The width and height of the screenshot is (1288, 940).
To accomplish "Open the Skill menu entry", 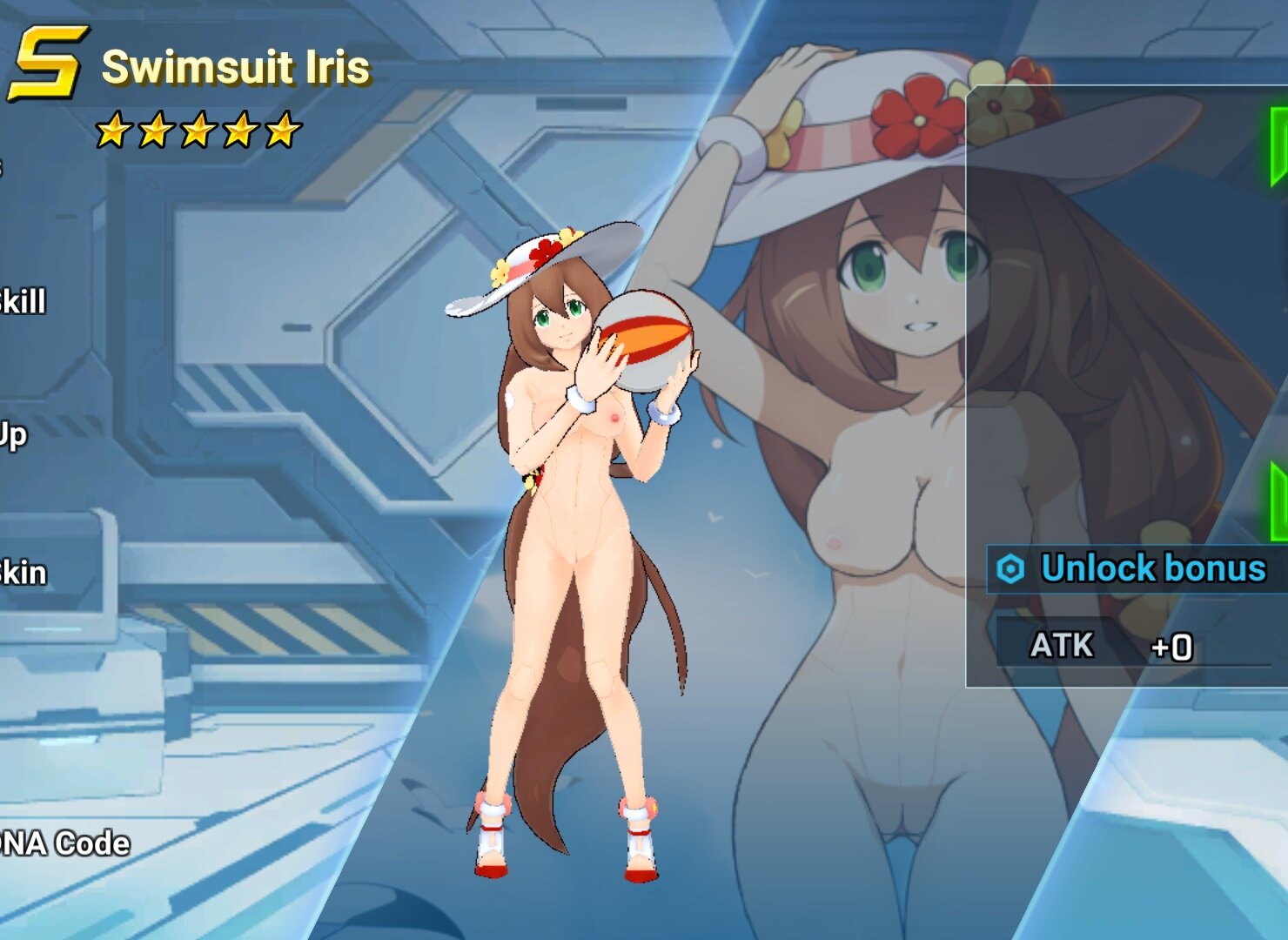I will 23,302.
